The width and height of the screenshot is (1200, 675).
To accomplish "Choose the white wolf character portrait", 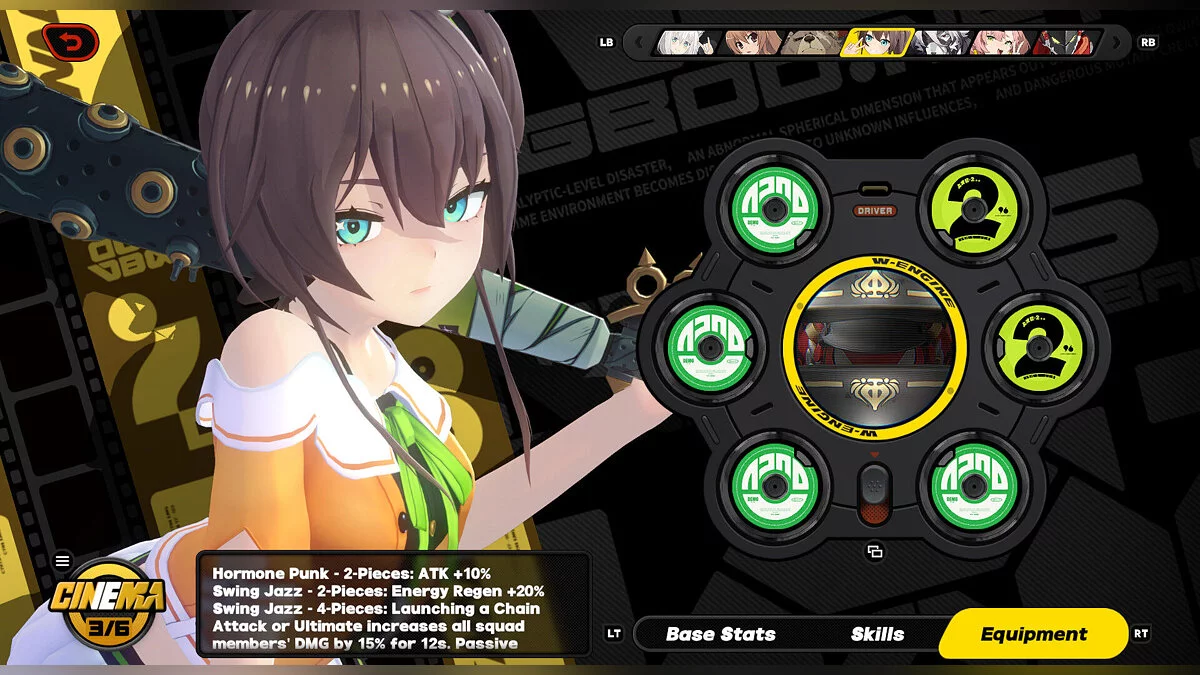I will 940,42.
